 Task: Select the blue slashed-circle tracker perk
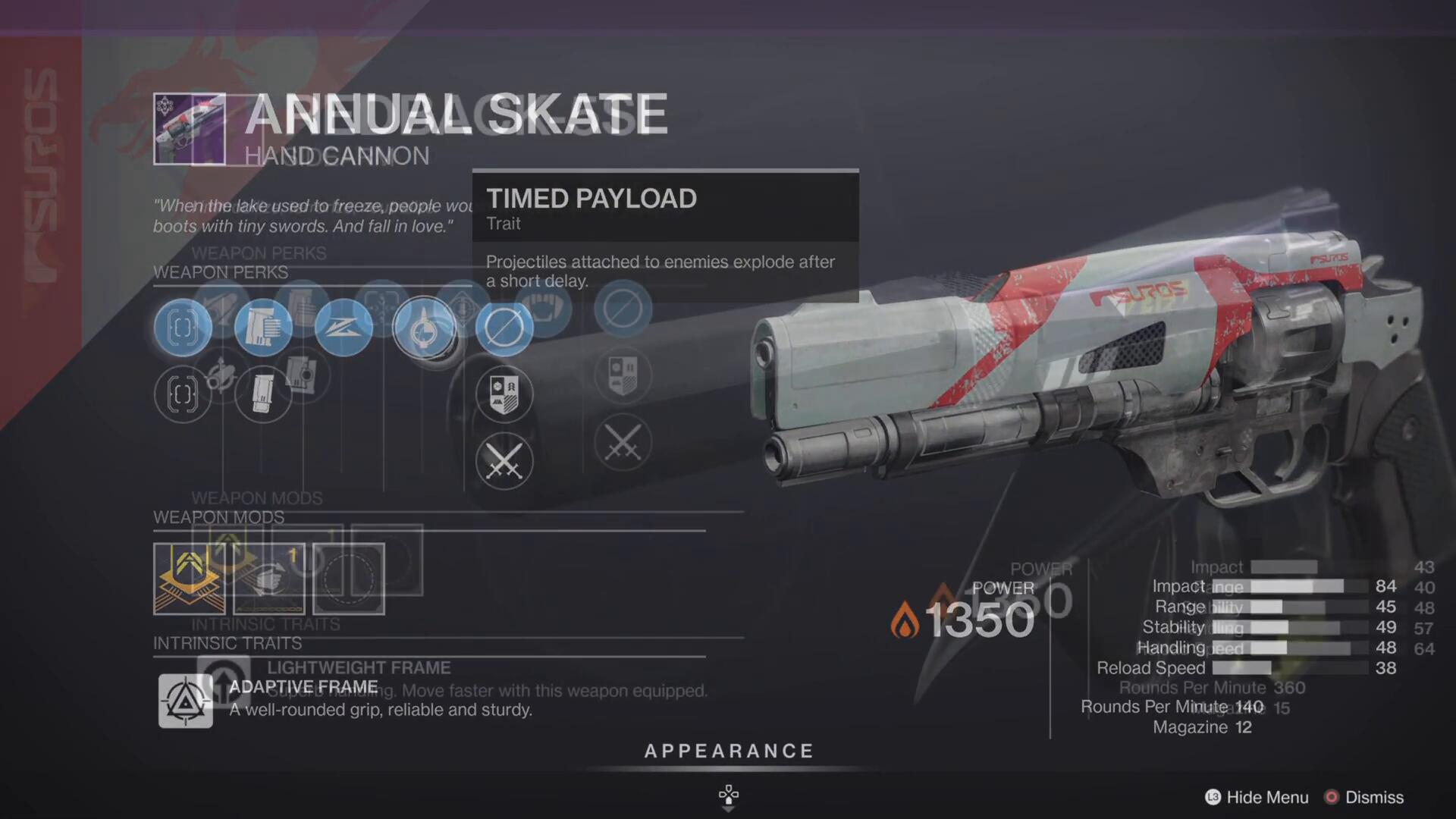[504, 328]
